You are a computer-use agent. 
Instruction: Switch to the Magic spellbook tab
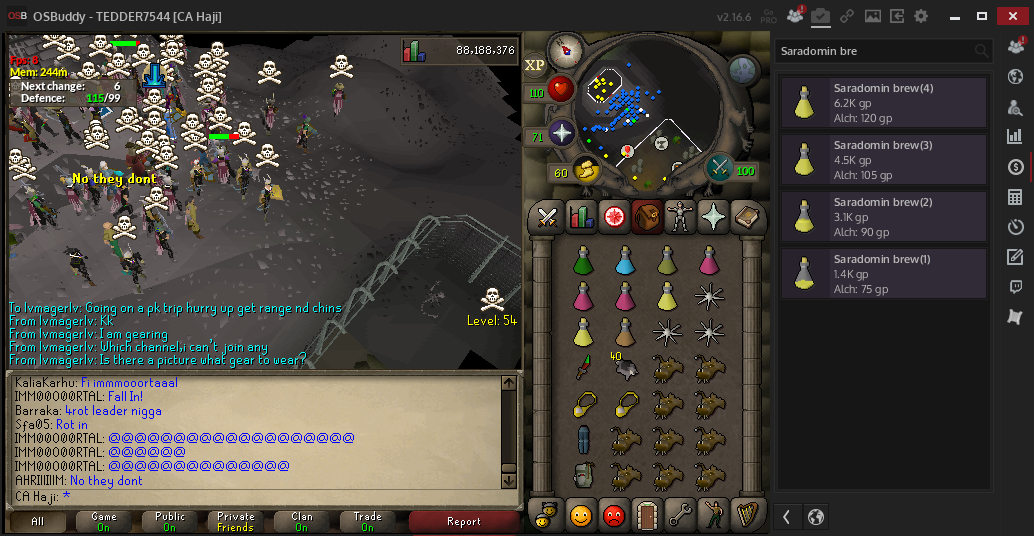coord(746,215)
